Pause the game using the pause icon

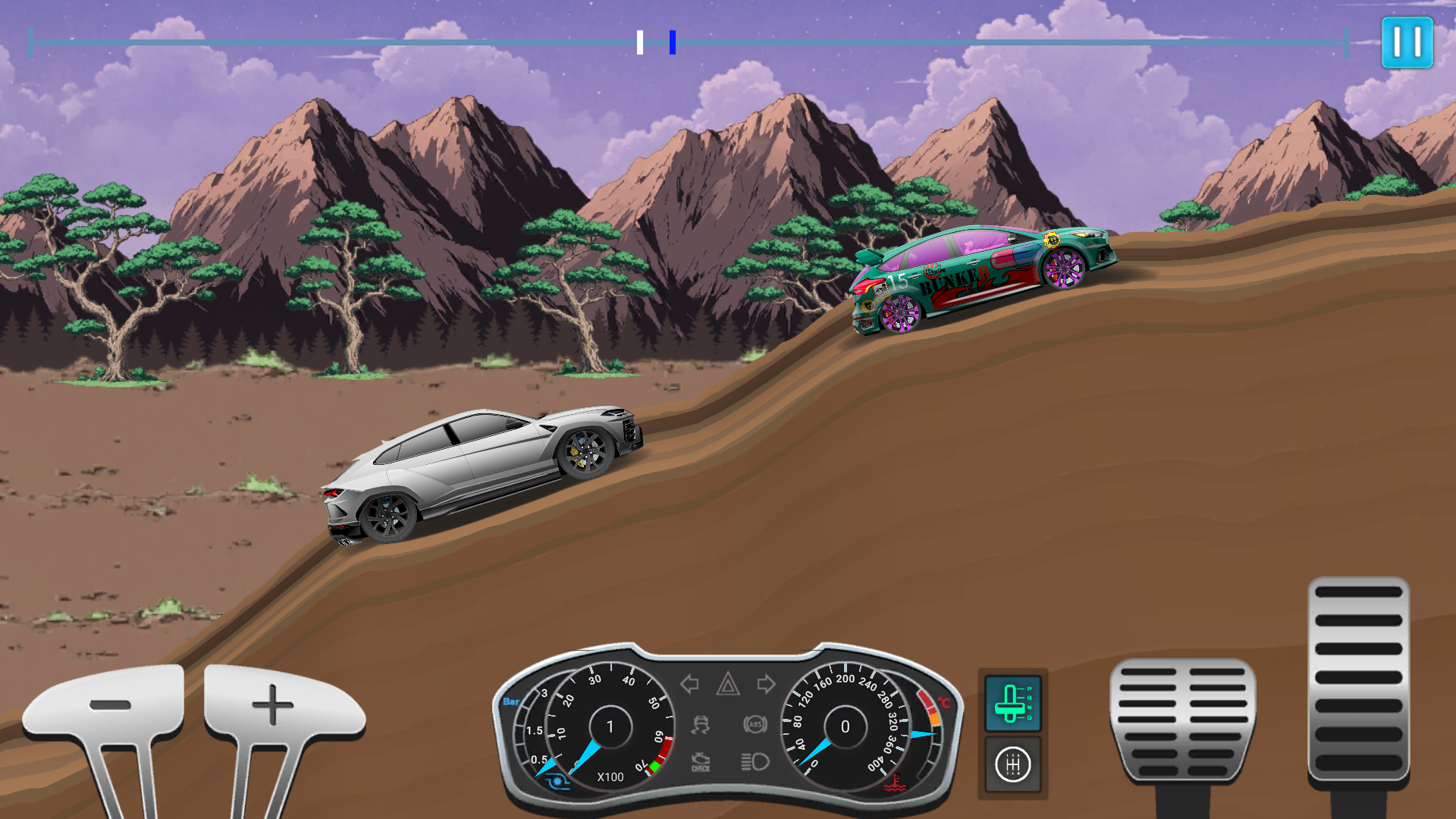pos(1407,42)
